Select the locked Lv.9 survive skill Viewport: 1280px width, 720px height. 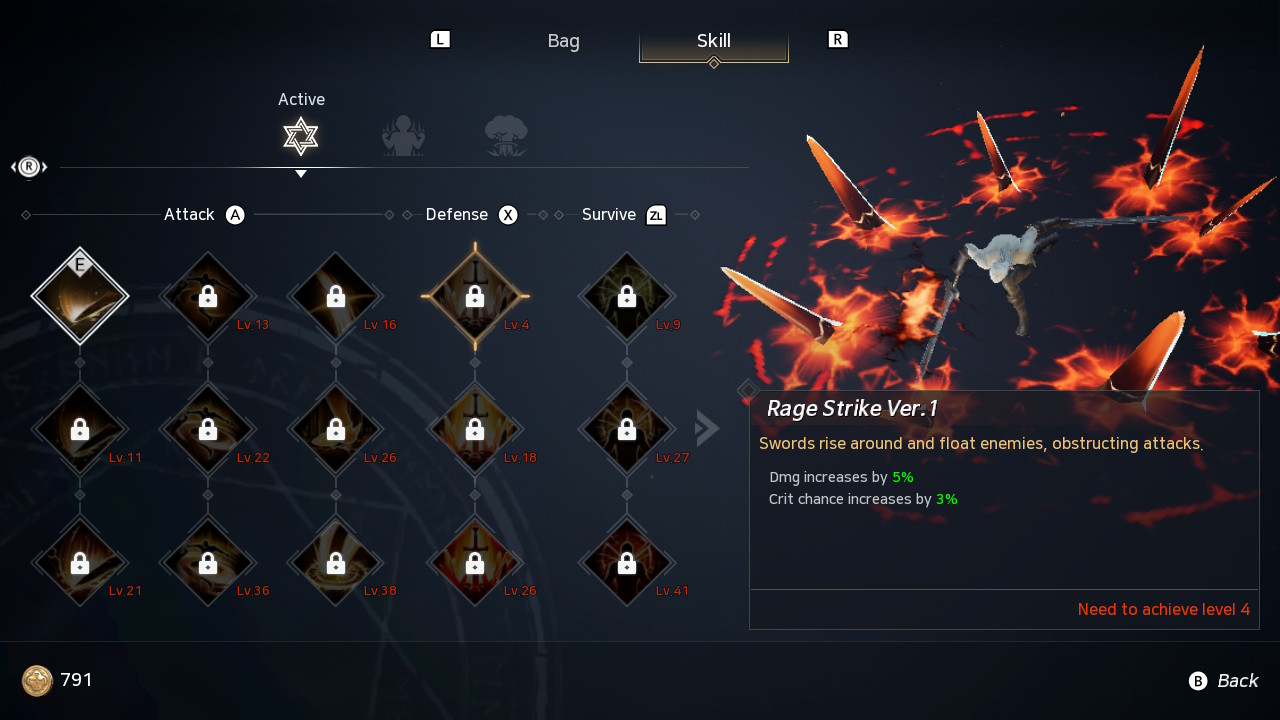[x=627, y=296]
